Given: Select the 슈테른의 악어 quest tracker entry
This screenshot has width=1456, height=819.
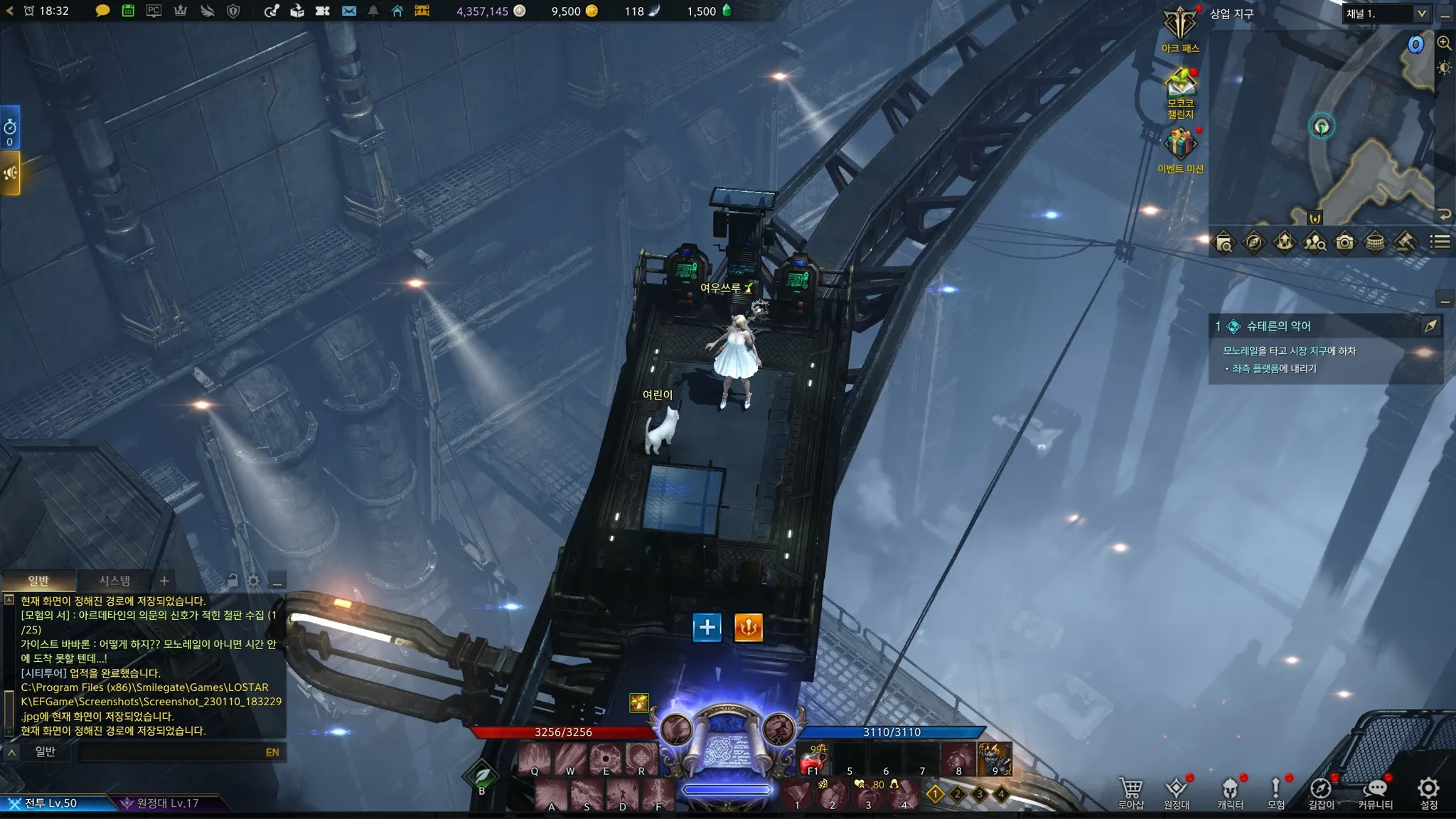Looking at the screenshot, I should [x=1278, y=326].
